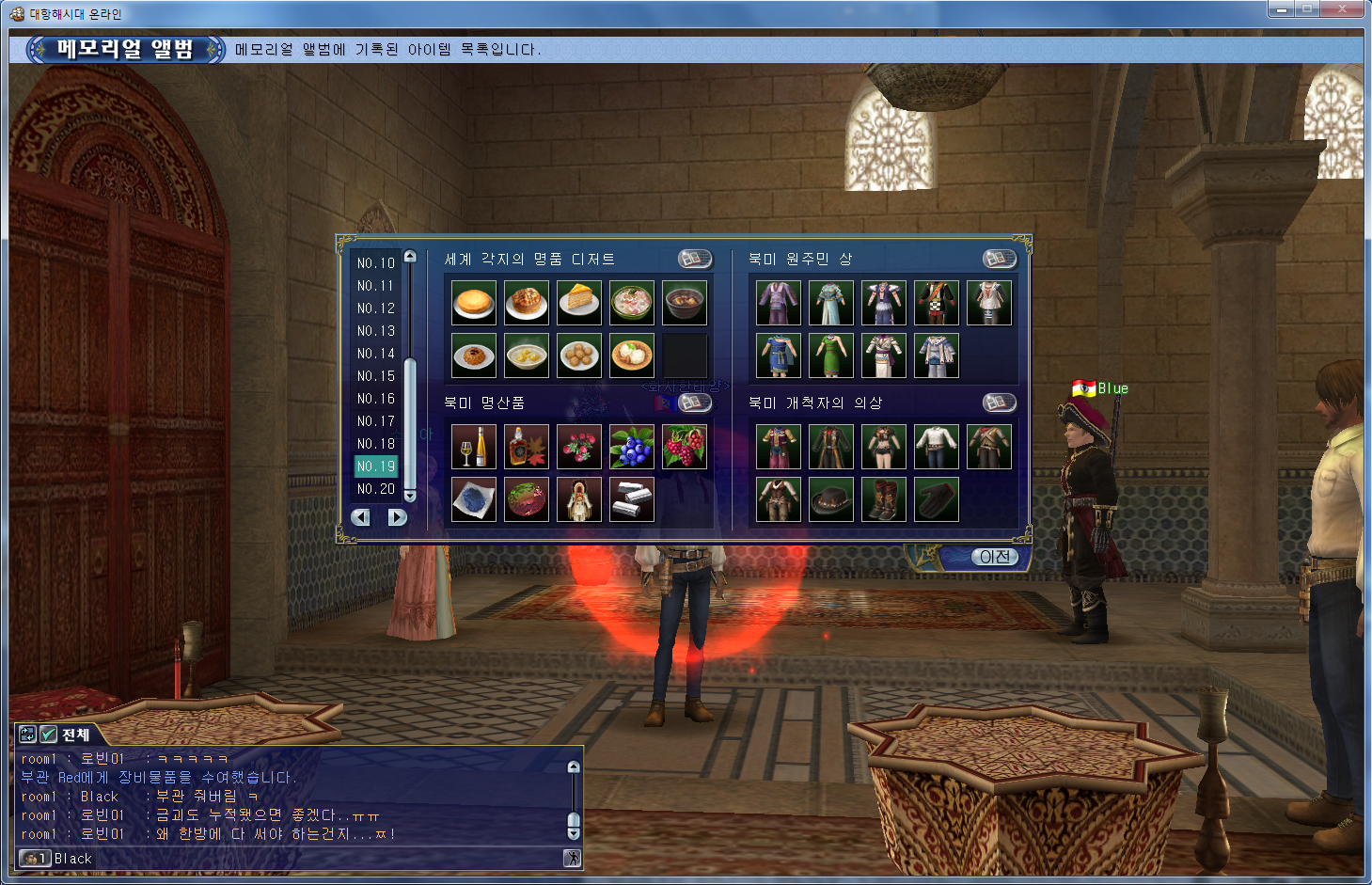Click the chat input field labeled Black
Screen dimensions: 1372x885
point(301,859)
